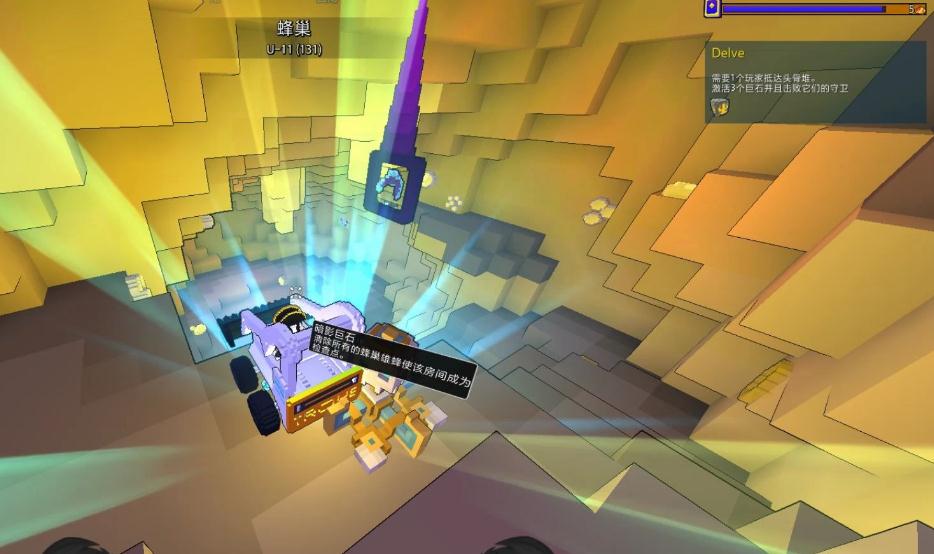Click the 蜂巢 zone name label
The height and width of the screenshot is (554, 934).
(294, 29)
